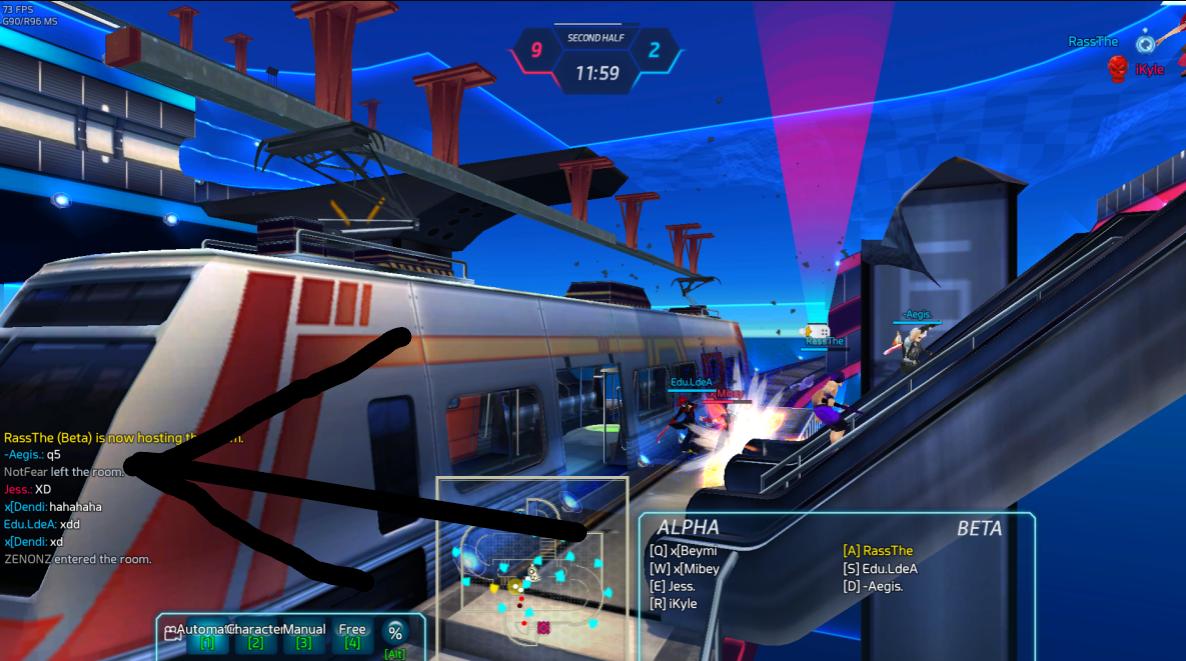Spectate Beta player RassThe
The image size is (1186, 661).
click(x=878, y=551)
